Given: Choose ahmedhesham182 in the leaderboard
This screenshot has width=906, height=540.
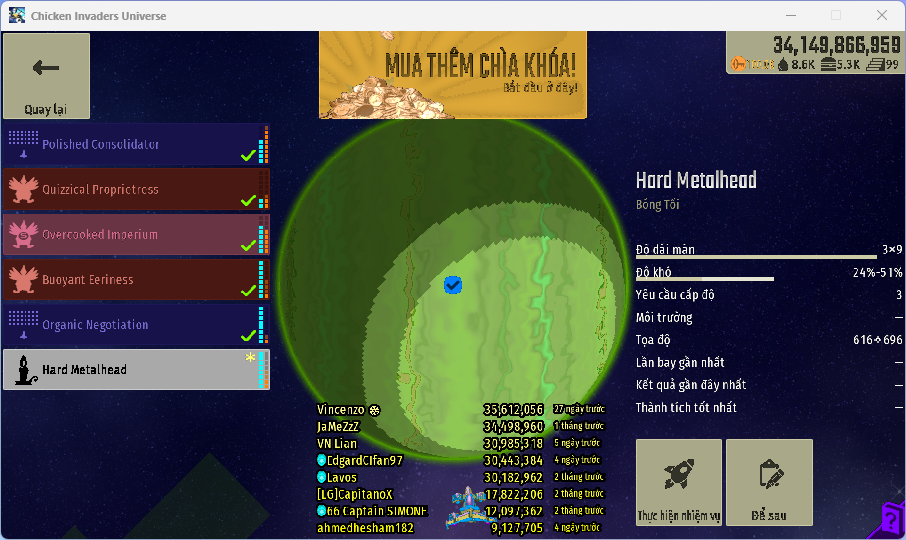Looking at the screenshot, I should pyautogui.click(x=364, y=527).
